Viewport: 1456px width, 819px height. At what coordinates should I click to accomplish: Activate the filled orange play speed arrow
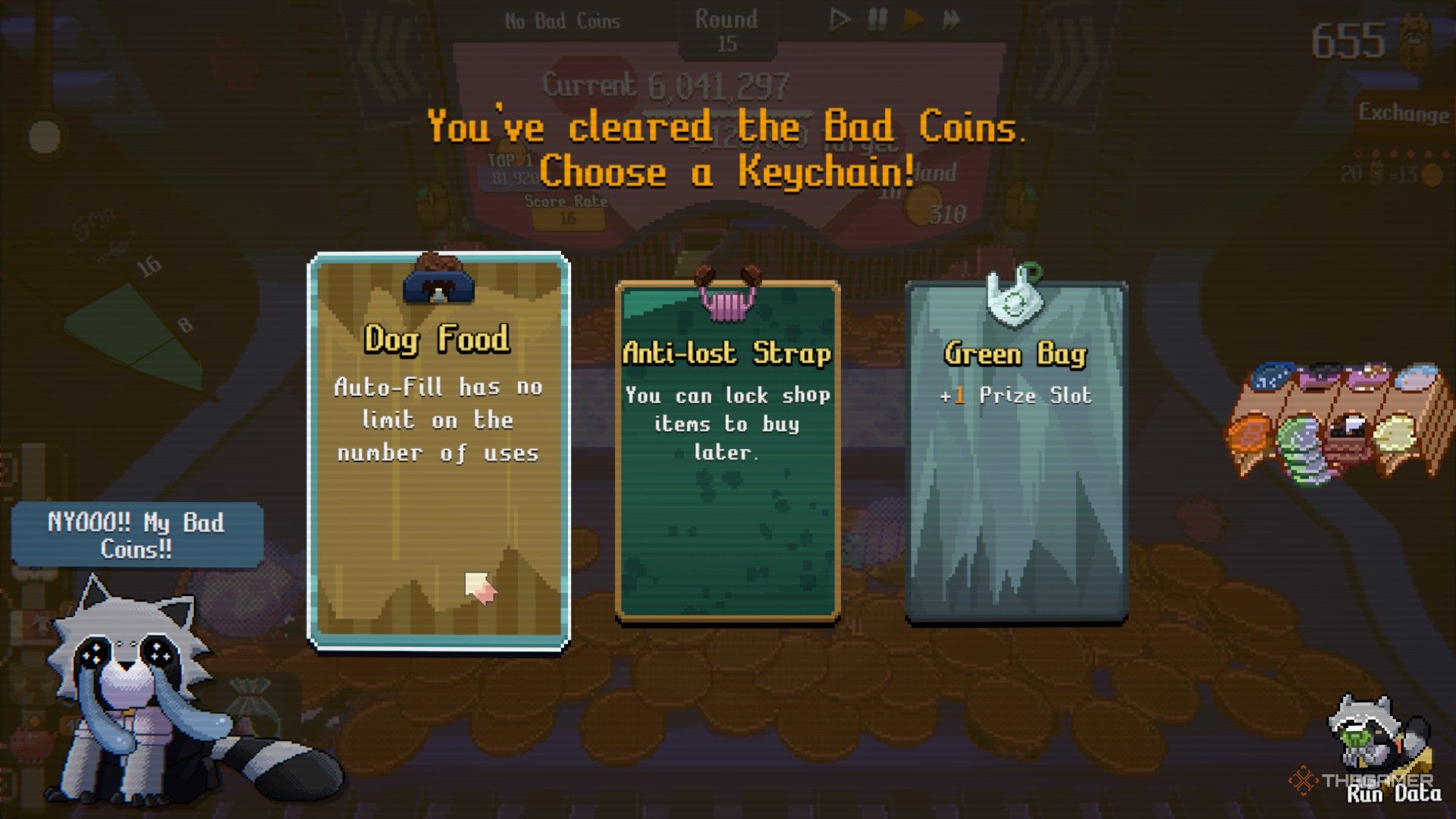coord(914,20)
